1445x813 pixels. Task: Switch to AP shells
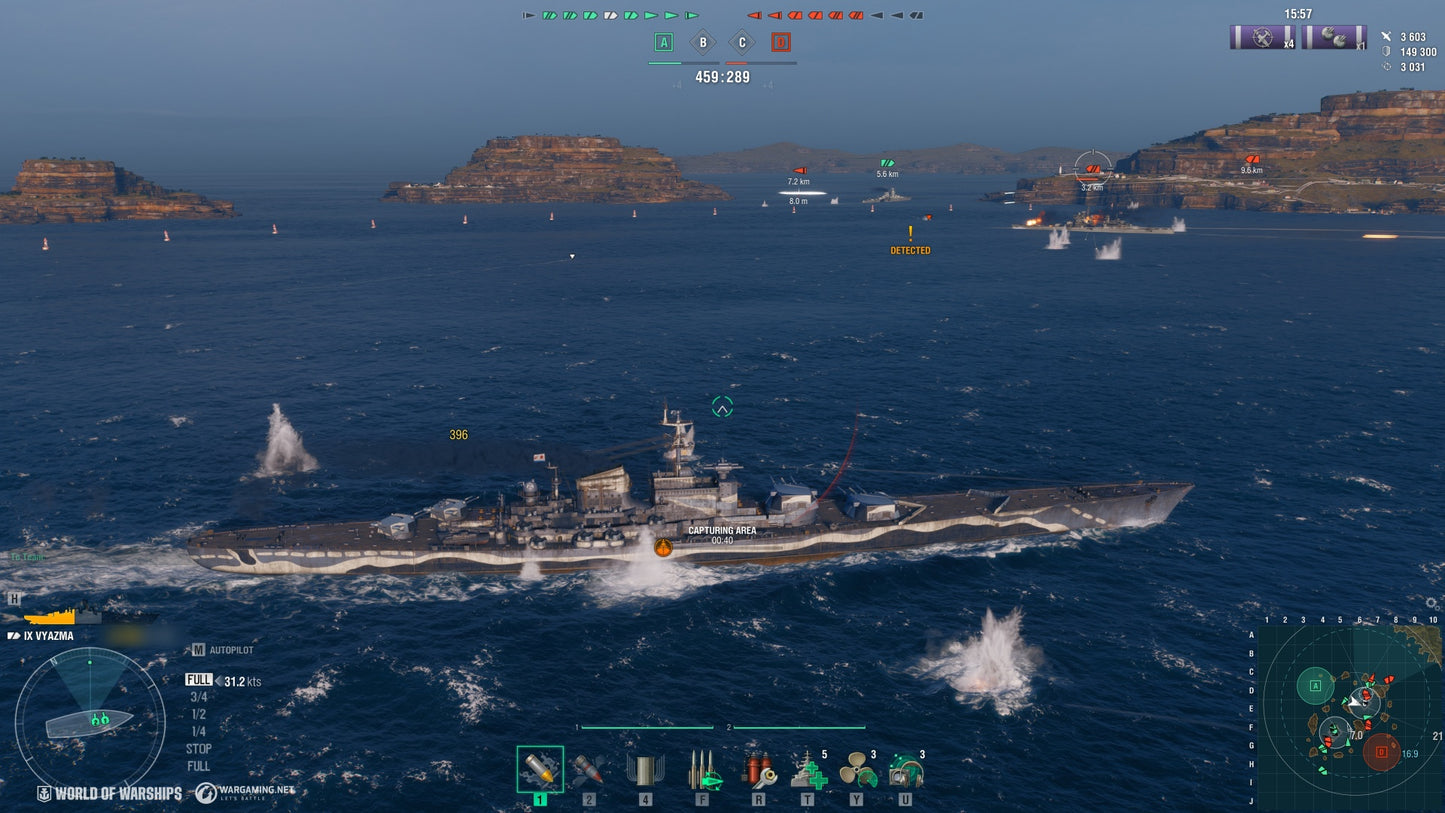pyautogui.click(x=587, y=772)
